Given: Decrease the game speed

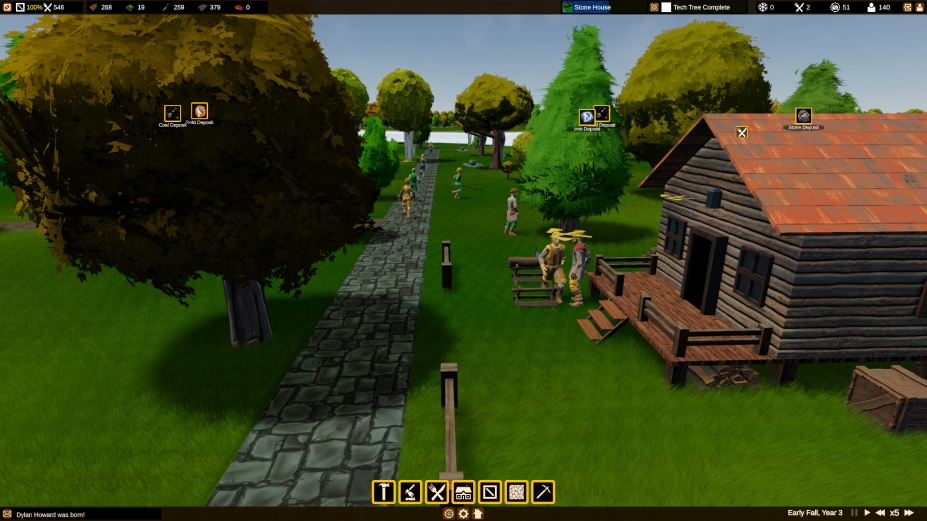Looking at the screenshot, I should coord(880,513).
